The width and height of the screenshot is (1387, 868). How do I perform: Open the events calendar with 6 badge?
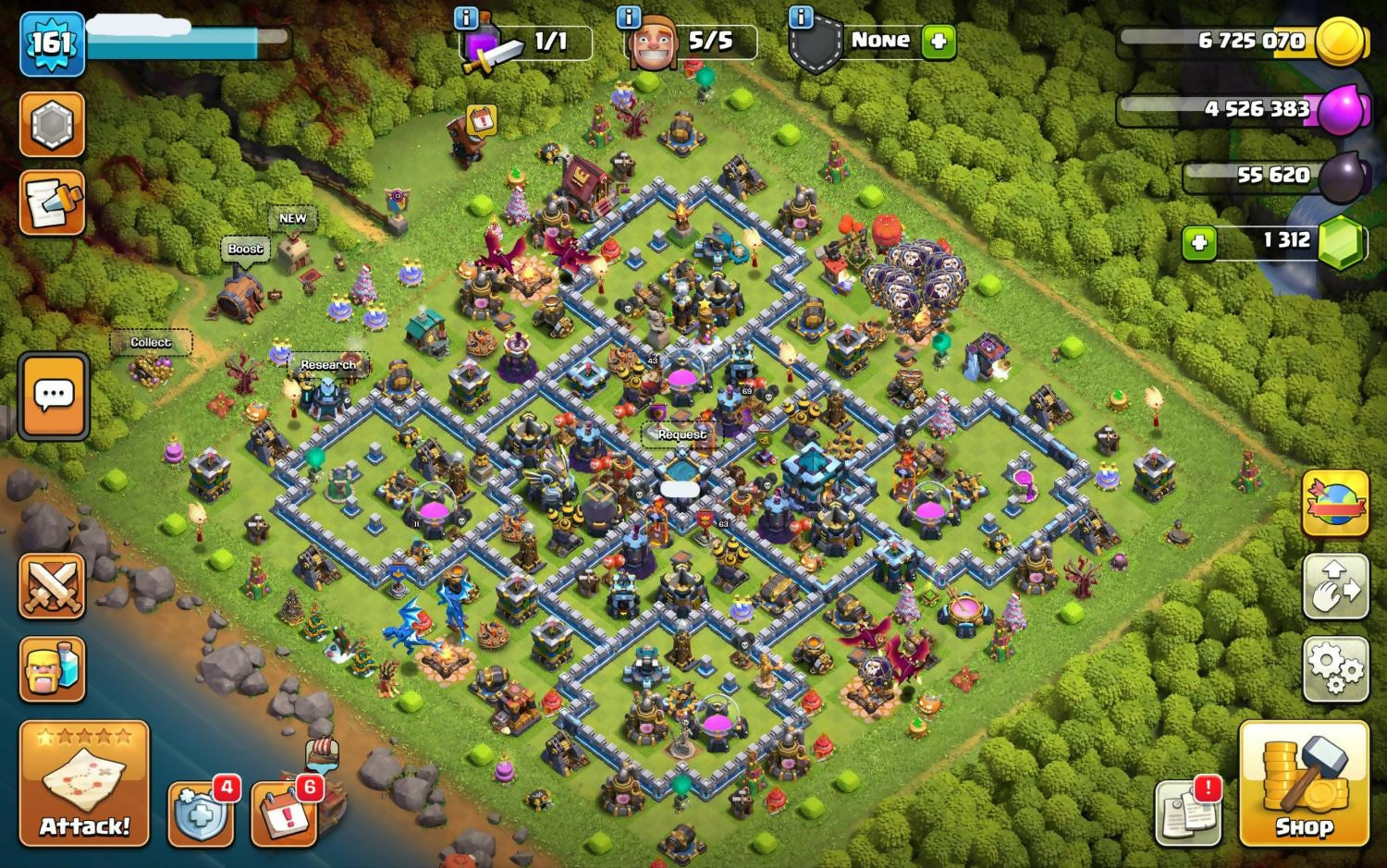[x=284, y=814]
